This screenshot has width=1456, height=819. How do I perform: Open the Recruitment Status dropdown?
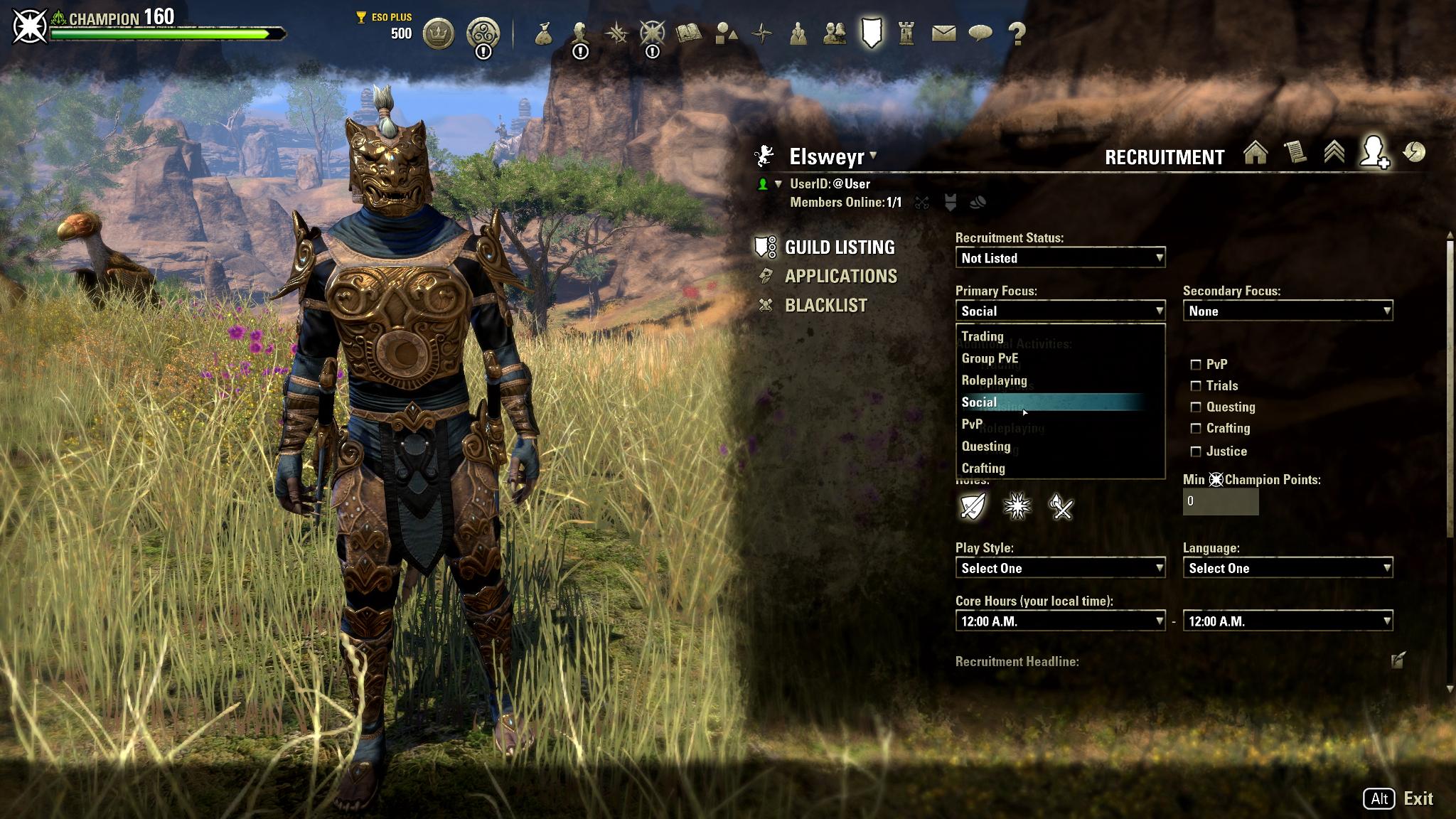point(1059,258)
